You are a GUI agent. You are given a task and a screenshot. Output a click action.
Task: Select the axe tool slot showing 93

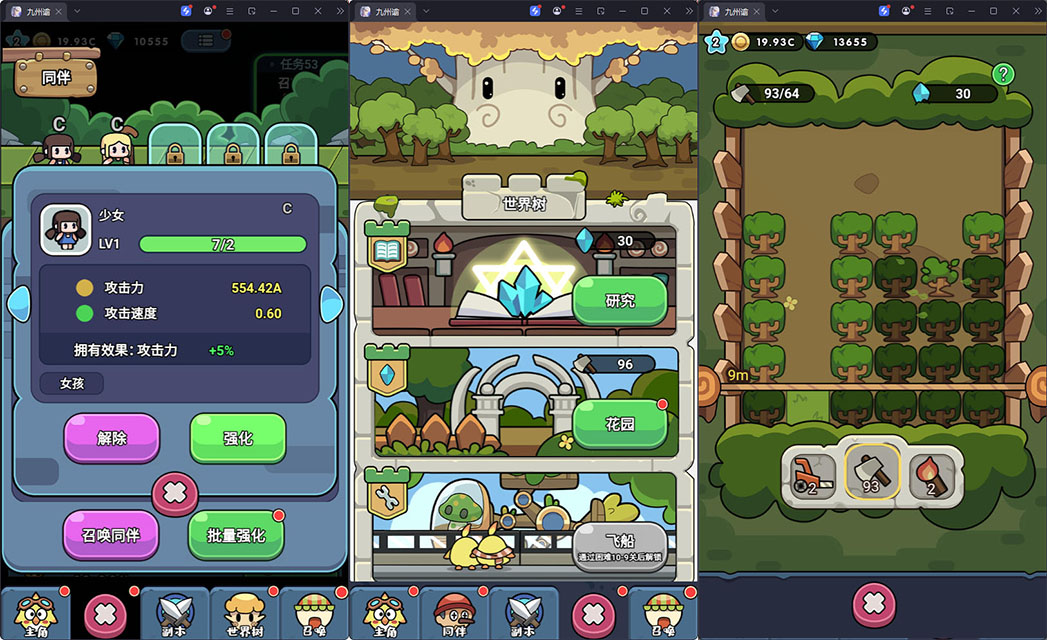click(x=871, y=470)
